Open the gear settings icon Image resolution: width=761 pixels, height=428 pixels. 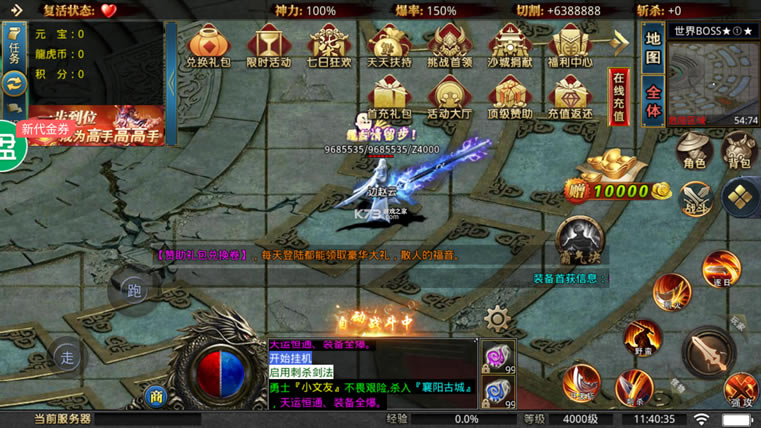click(x=496, y=318)
